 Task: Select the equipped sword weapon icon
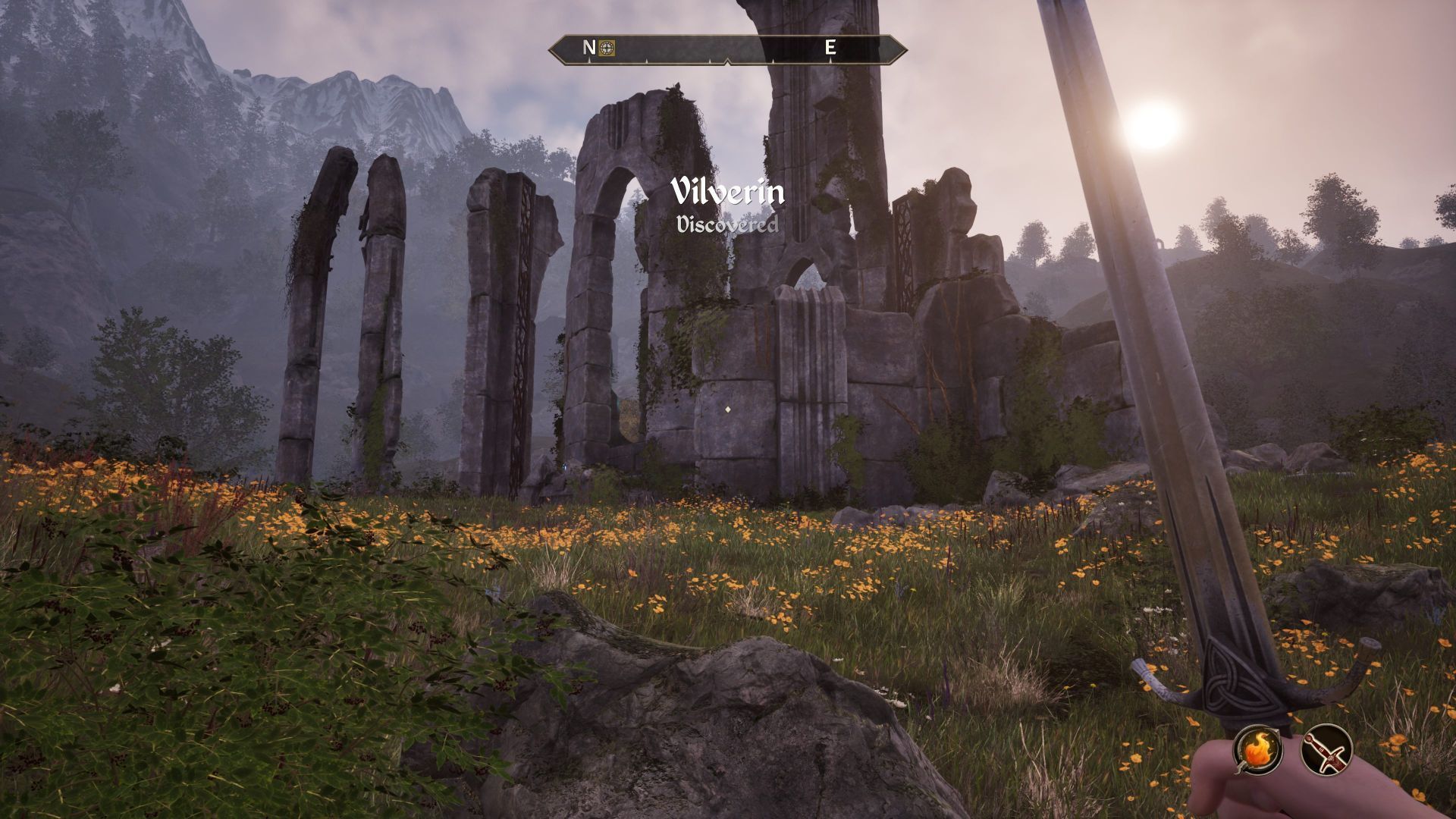pos(1326,750)
